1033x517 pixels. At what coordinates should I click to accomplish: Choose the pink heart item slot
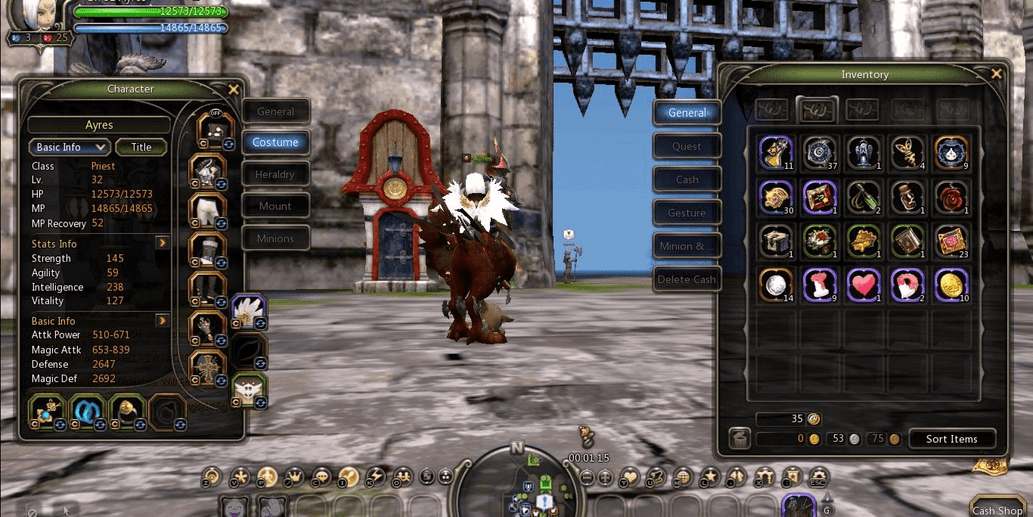pyautogui.click(x=863, y=285)
